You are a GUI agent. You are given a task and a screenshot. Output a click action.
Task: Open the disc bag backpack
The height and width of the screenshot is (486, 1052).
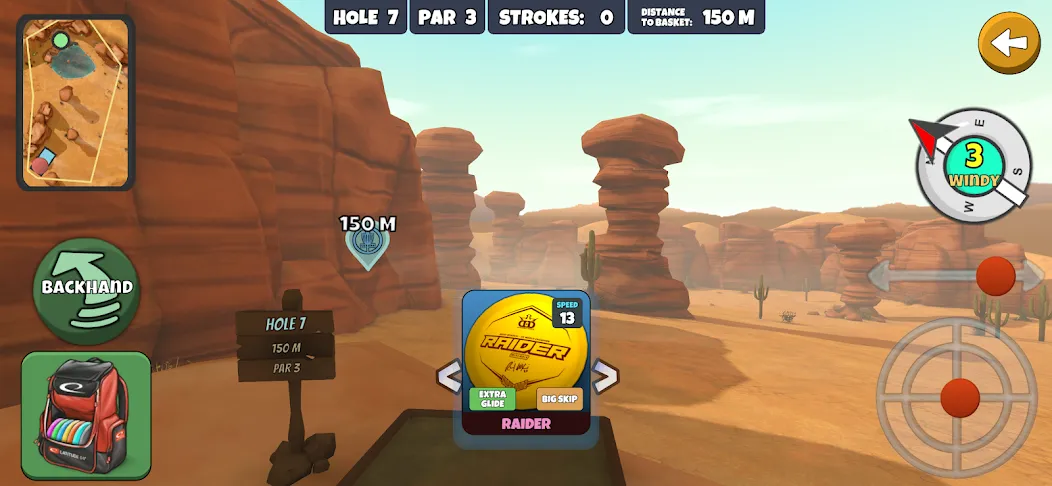pyautogui.click(x=86, y=414)
